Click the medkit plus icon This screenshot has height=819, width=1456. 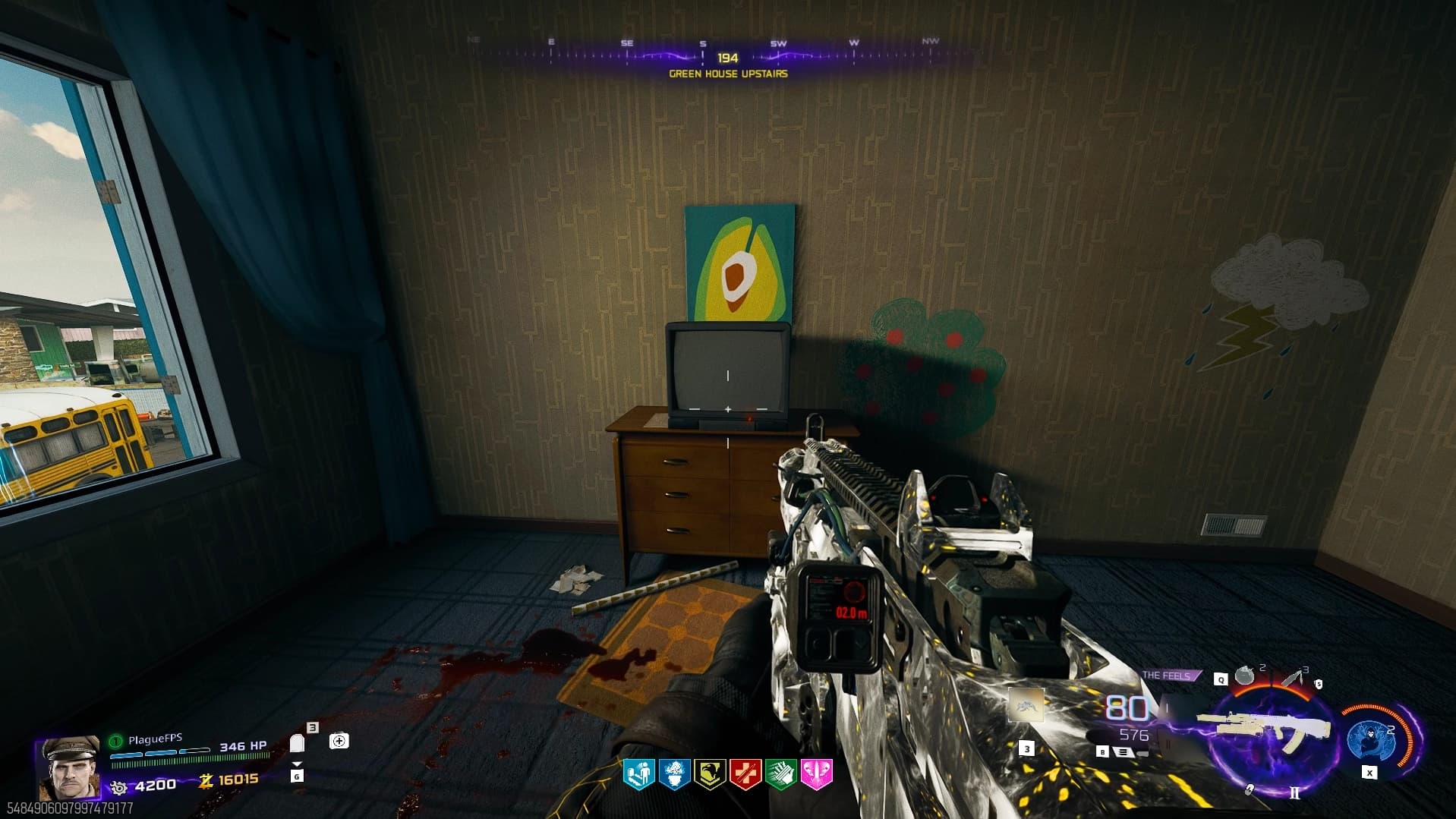[339, 741]
